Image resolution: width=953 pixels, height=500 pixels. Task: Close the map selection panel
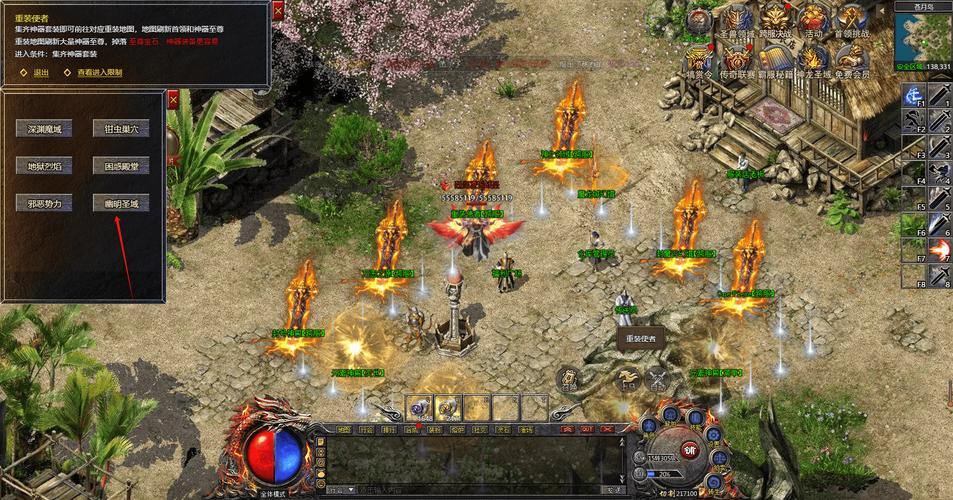[x=172, y=99]
